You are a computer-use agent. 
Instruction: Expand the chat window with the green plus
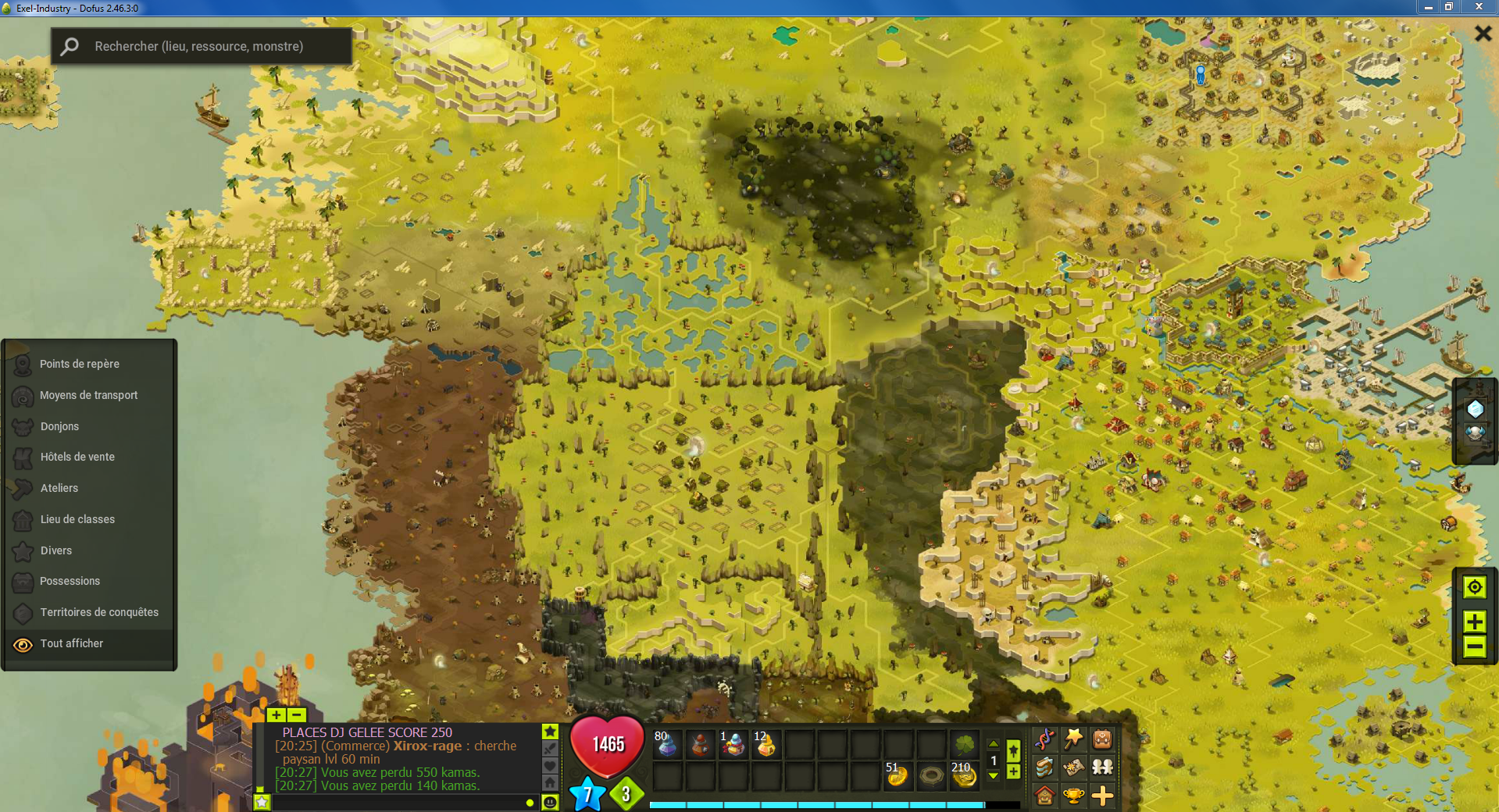(x=276, y=715)
